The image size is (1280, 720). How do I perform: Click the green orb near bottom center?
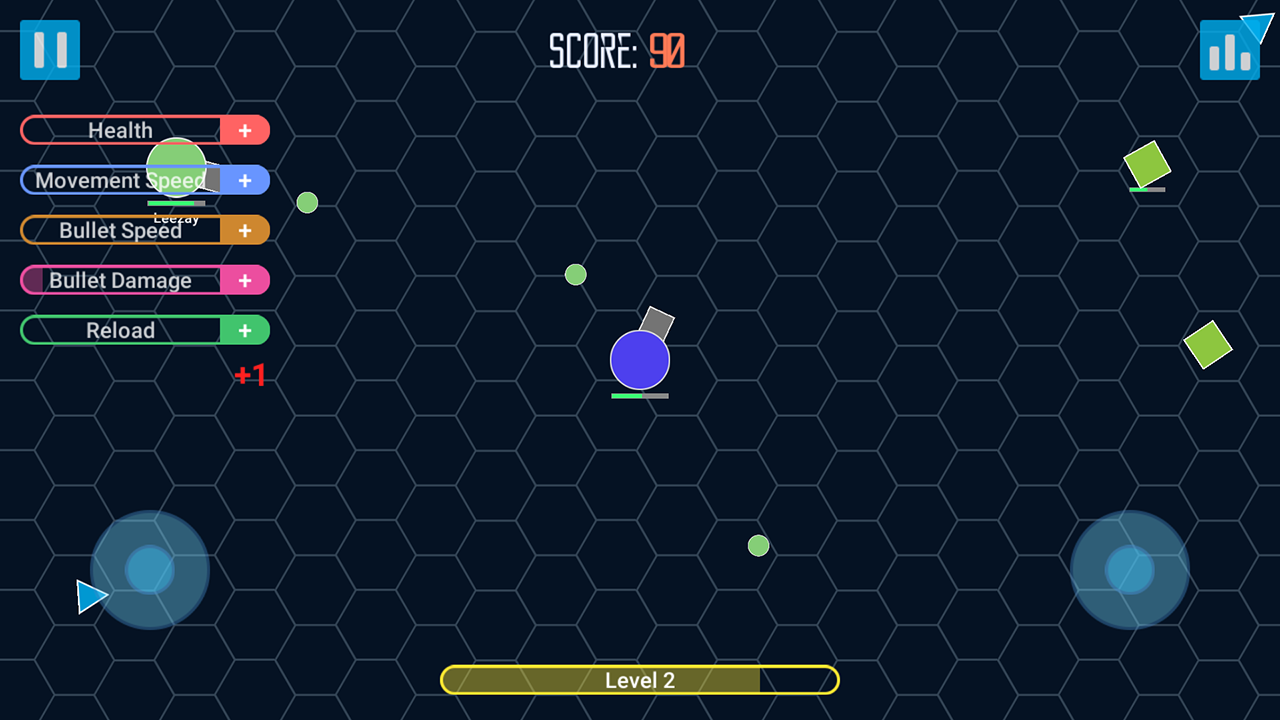758,546
